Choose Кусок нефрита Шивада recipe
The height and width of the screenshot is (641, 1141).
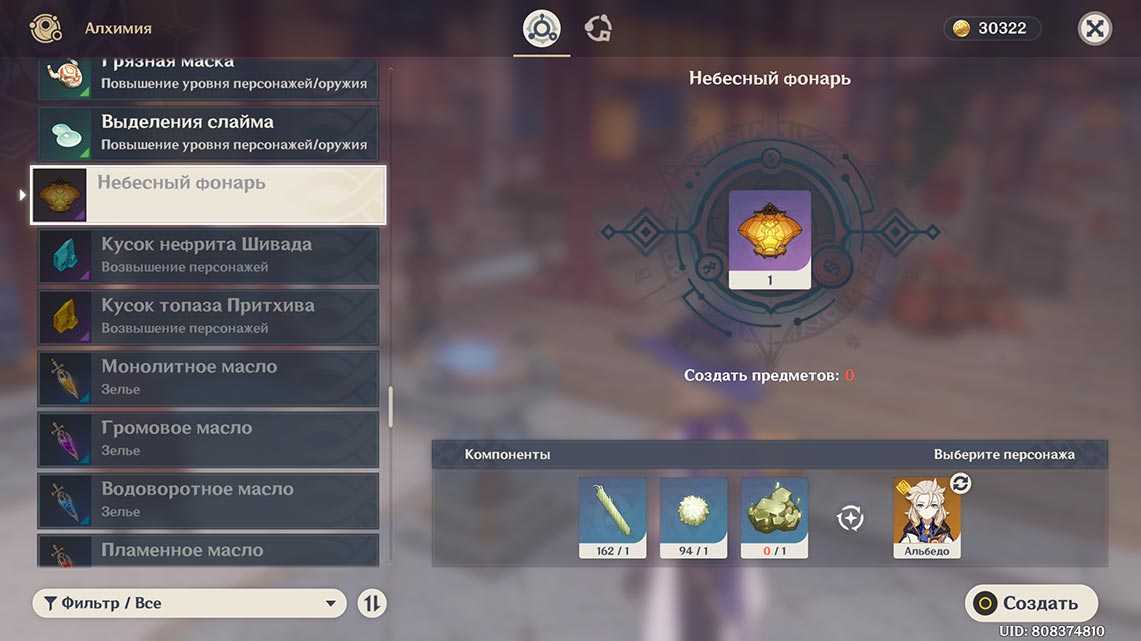click(208, 255)
